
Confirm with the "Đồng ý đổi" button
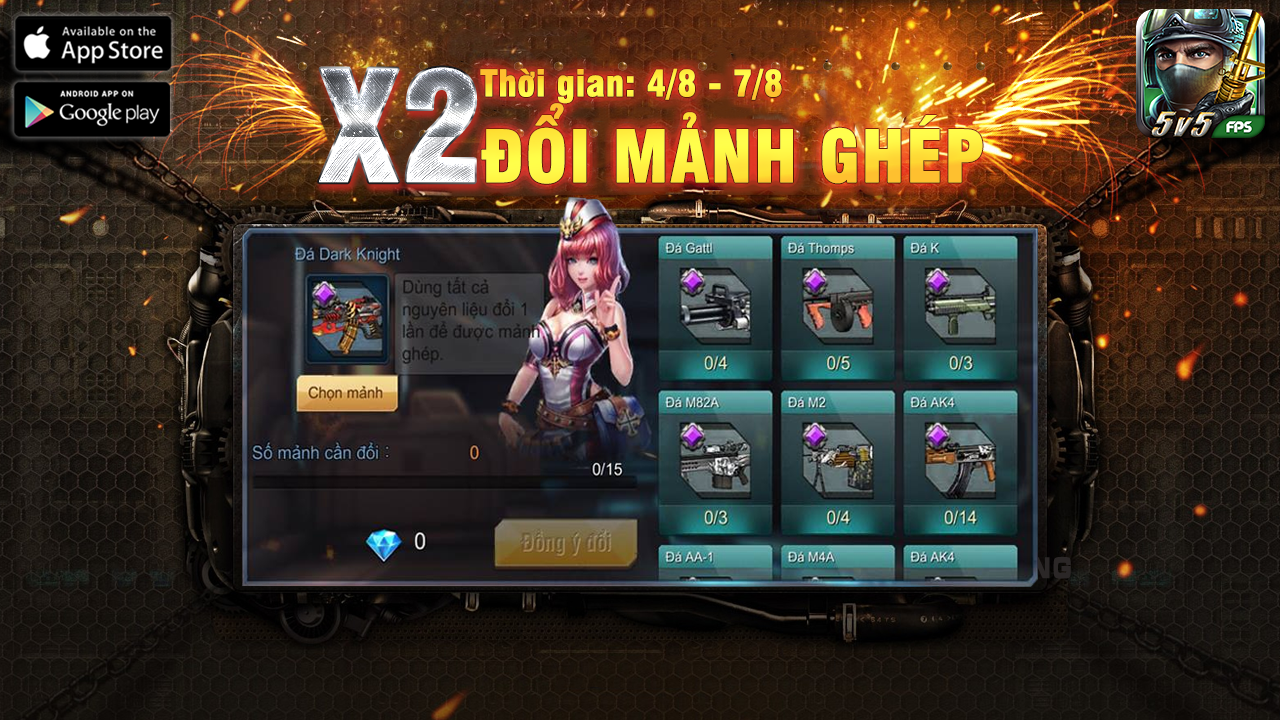[565, 543]
